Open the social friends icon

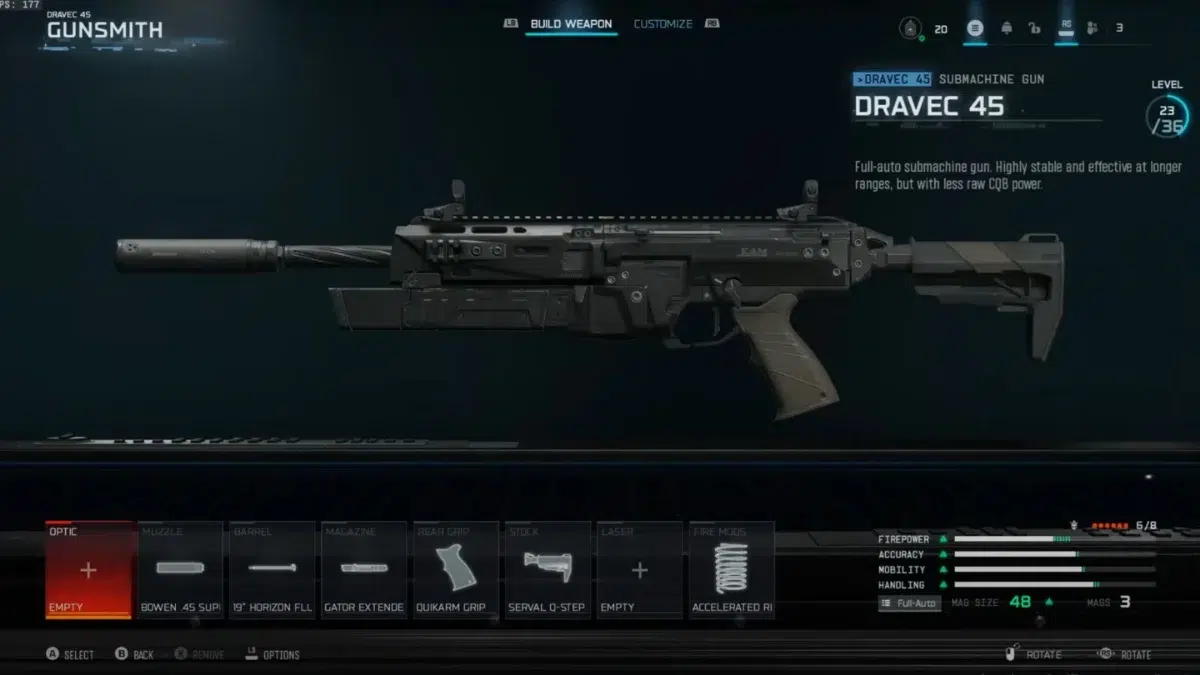pyautogui.click(x=1091, y=28)
